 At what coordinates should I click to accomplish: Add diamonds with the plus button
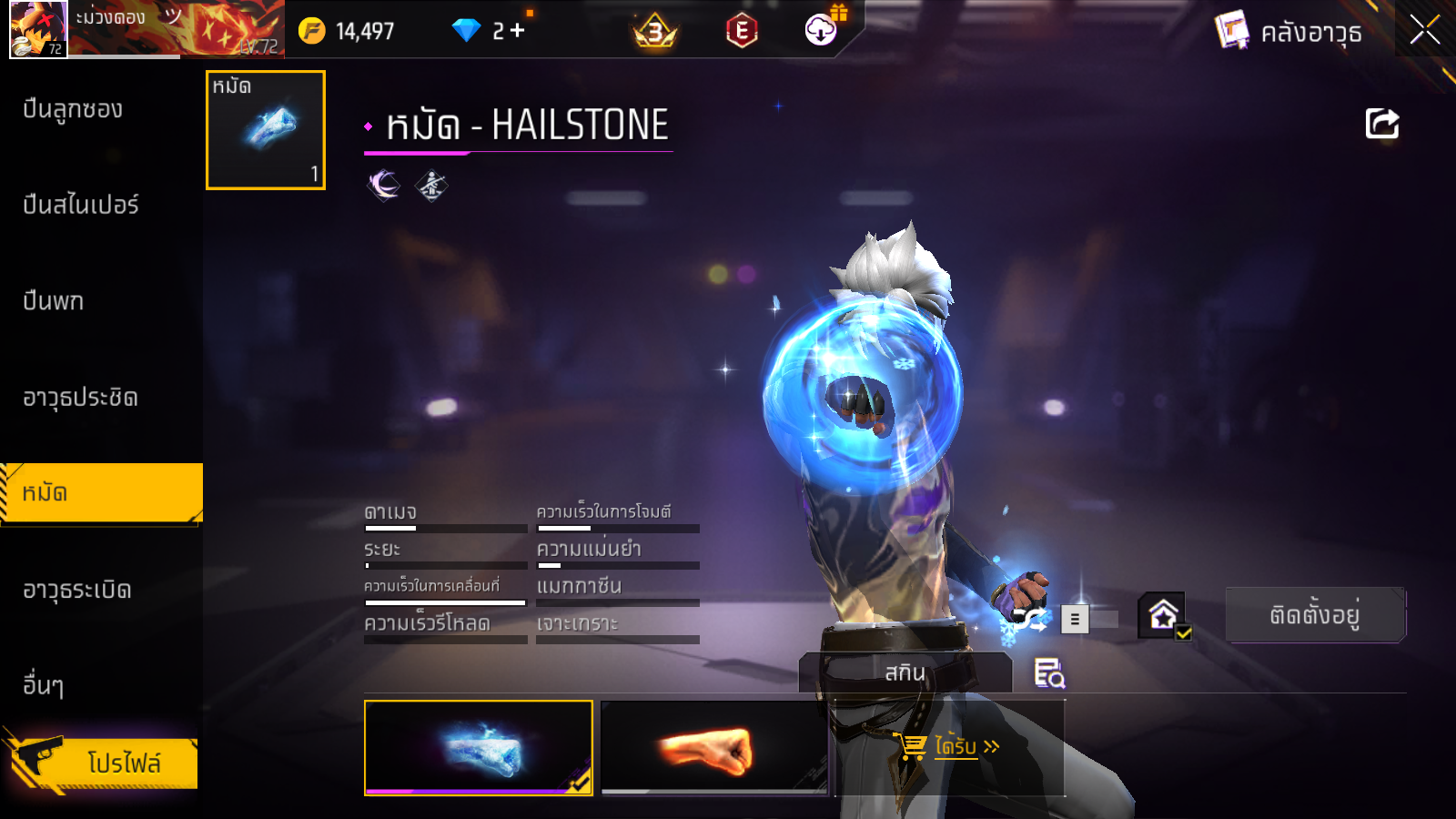coord(518,31)
